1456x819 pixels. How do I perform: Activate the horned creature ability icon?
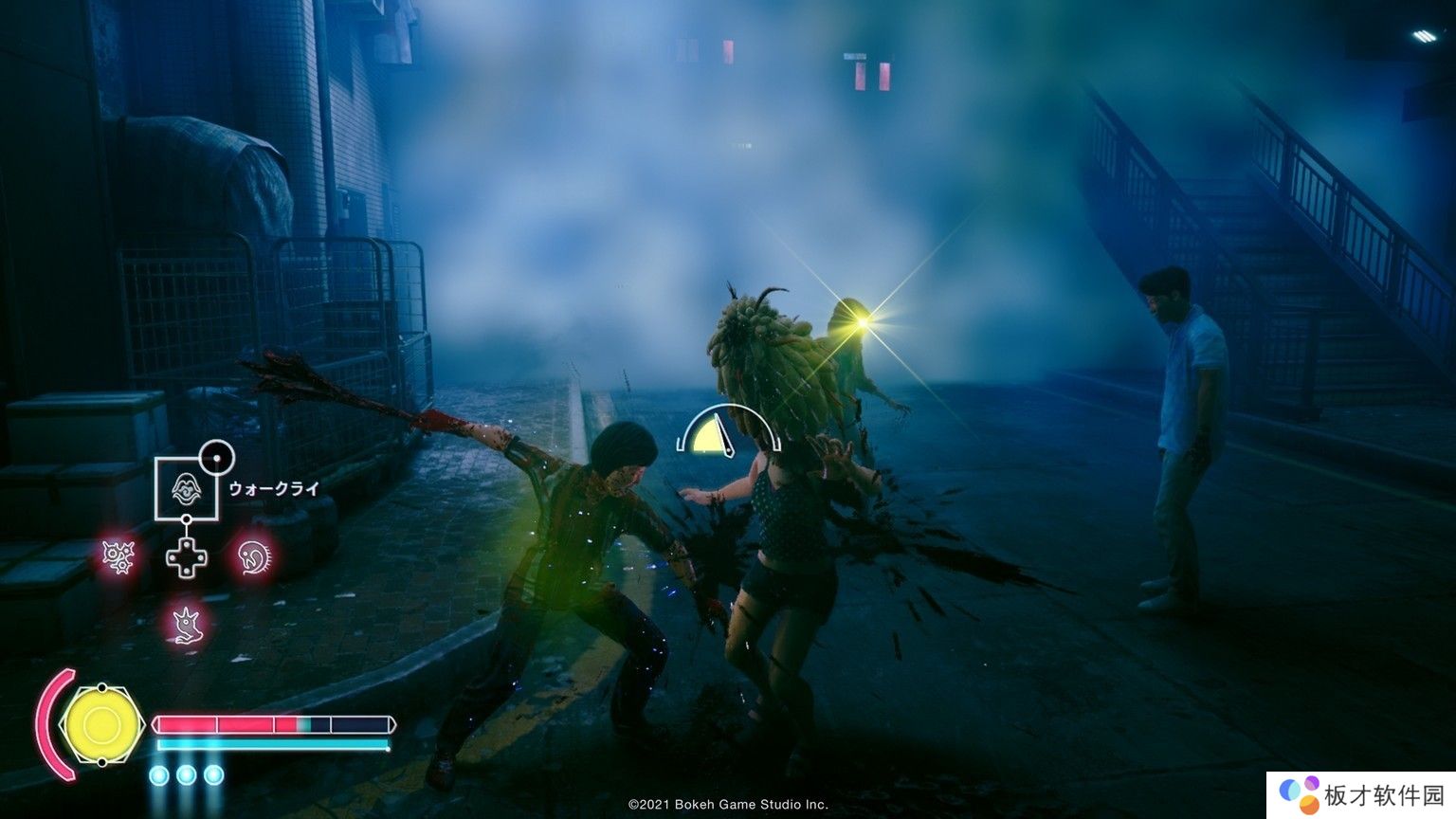click(x=187, y=623)
